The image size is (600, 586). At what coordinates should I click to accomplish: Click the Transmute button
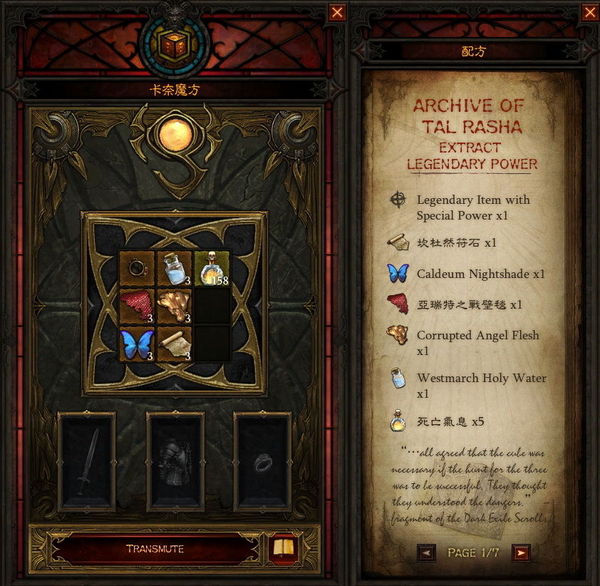[154, 549]
